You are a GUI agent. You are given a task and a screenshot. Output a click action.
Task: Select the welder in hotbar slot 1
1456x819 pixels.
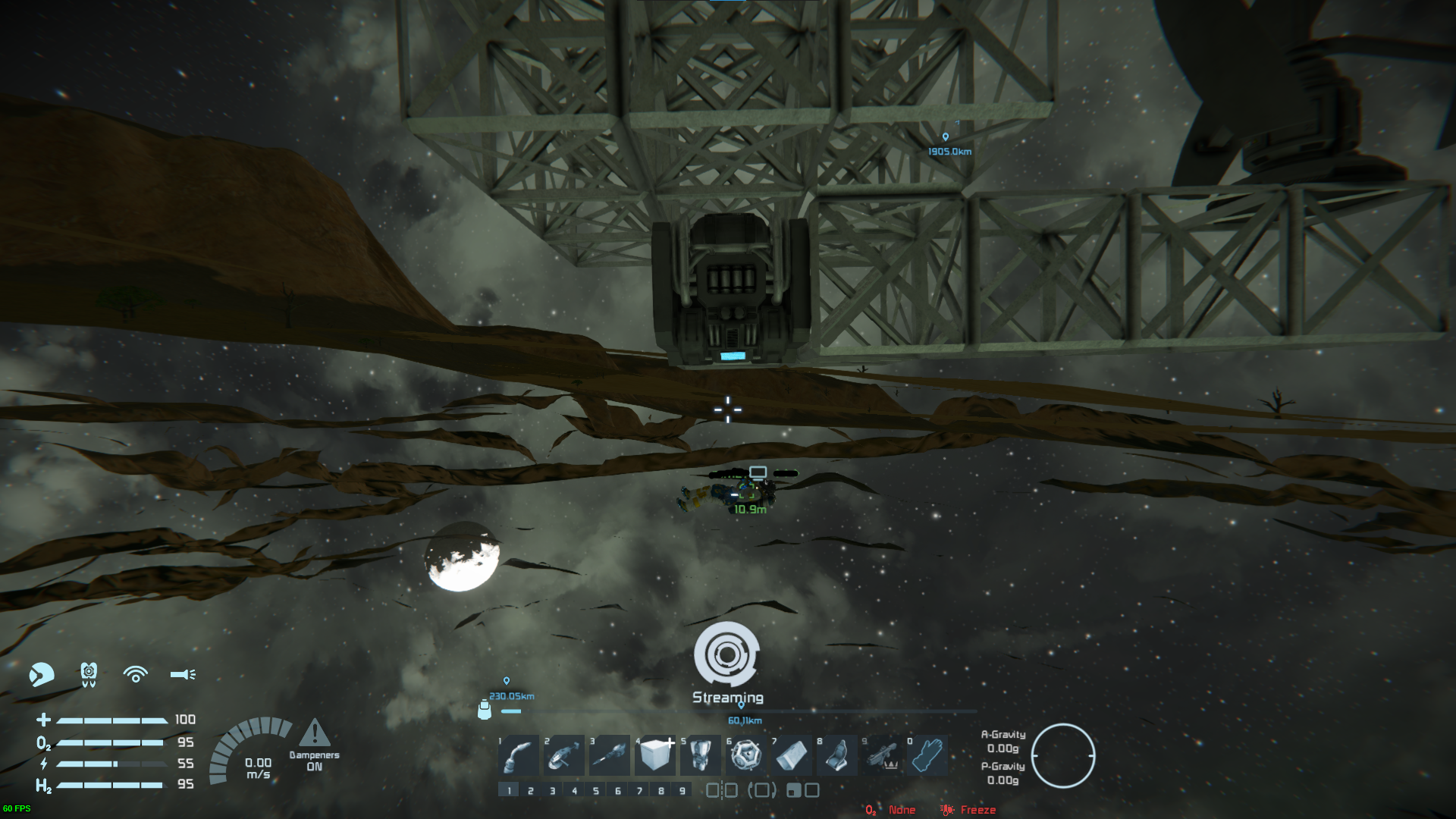coord(519,755)
